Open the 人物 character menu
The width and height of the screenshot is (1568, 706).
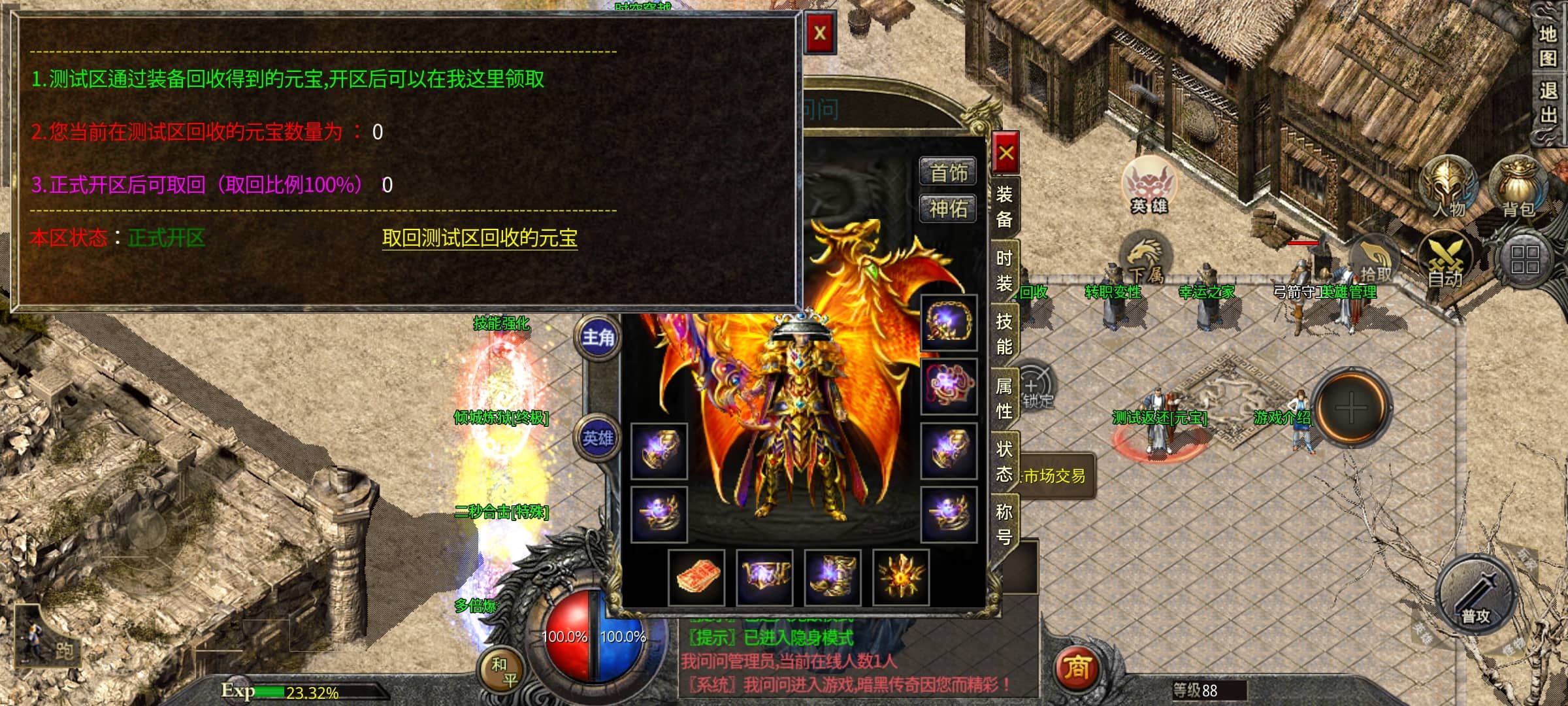[1448, 188]
